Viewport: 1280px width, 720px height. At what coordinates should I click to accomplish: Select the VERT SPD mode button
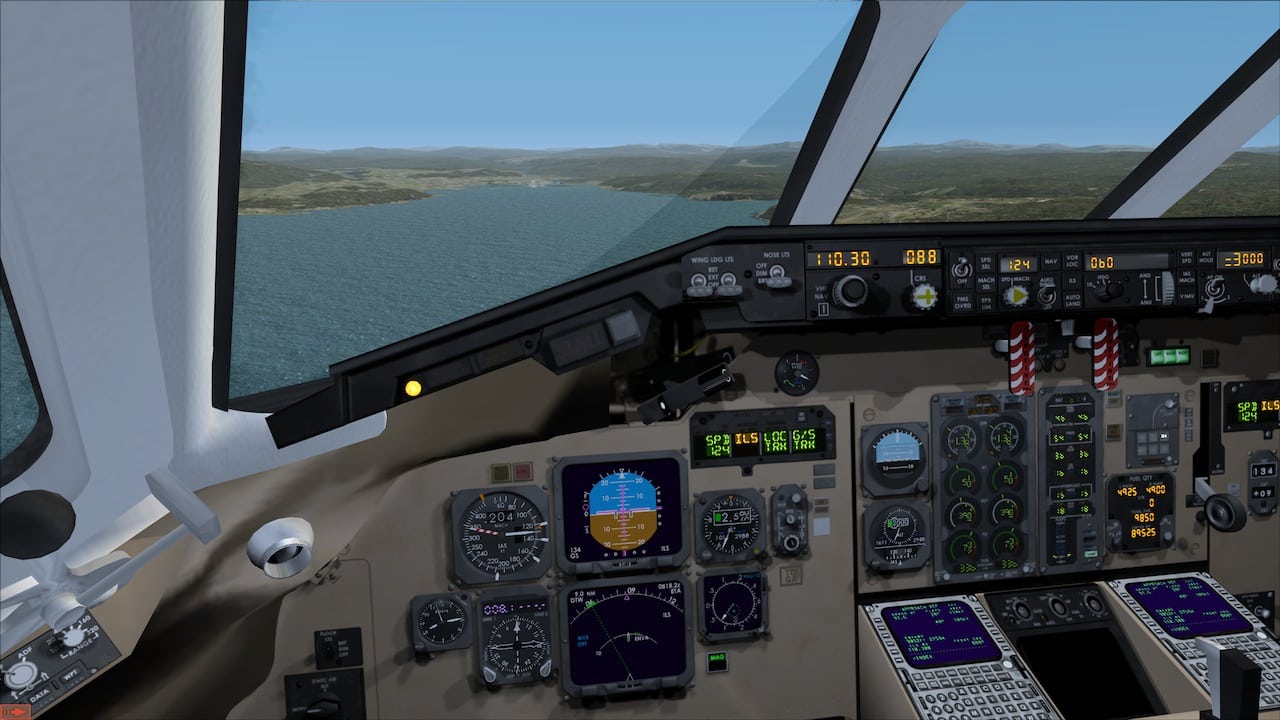point(1186,260)
